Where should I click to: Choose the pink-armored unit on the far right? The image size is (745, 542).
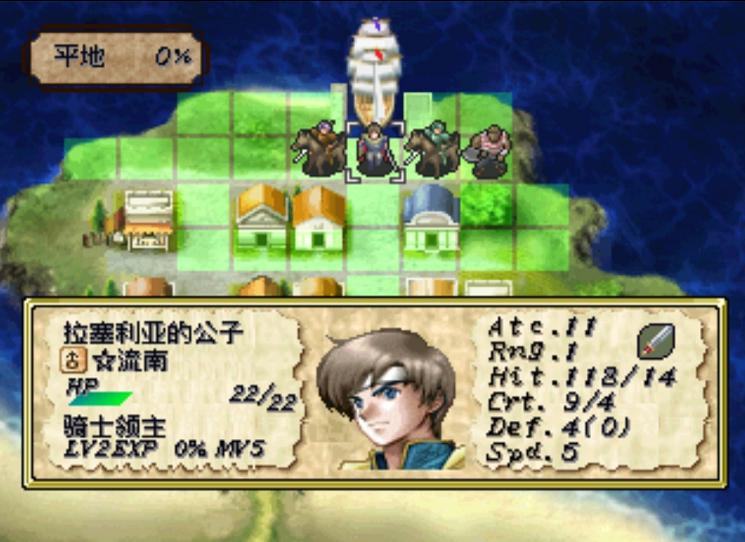(490, 151)
